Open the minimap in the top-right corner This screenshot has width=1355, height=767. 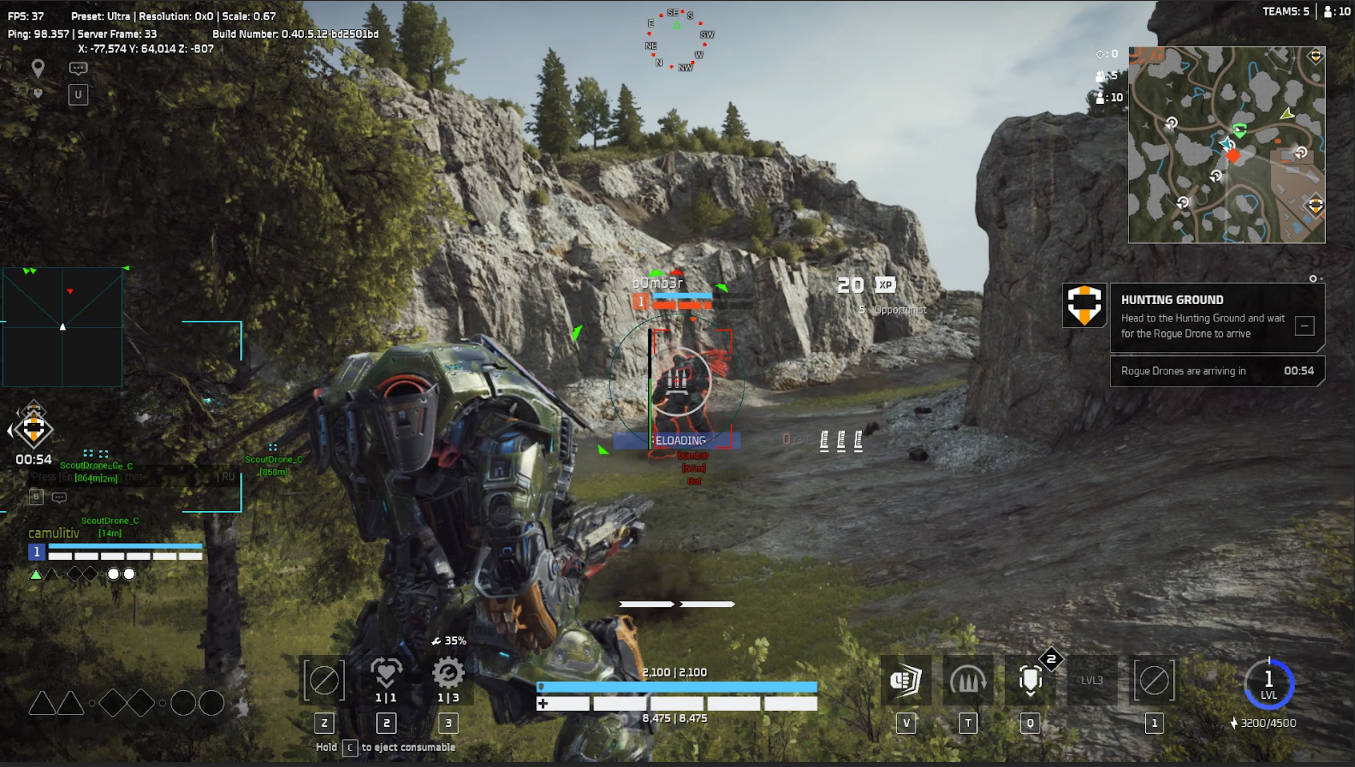(1226, 145)
